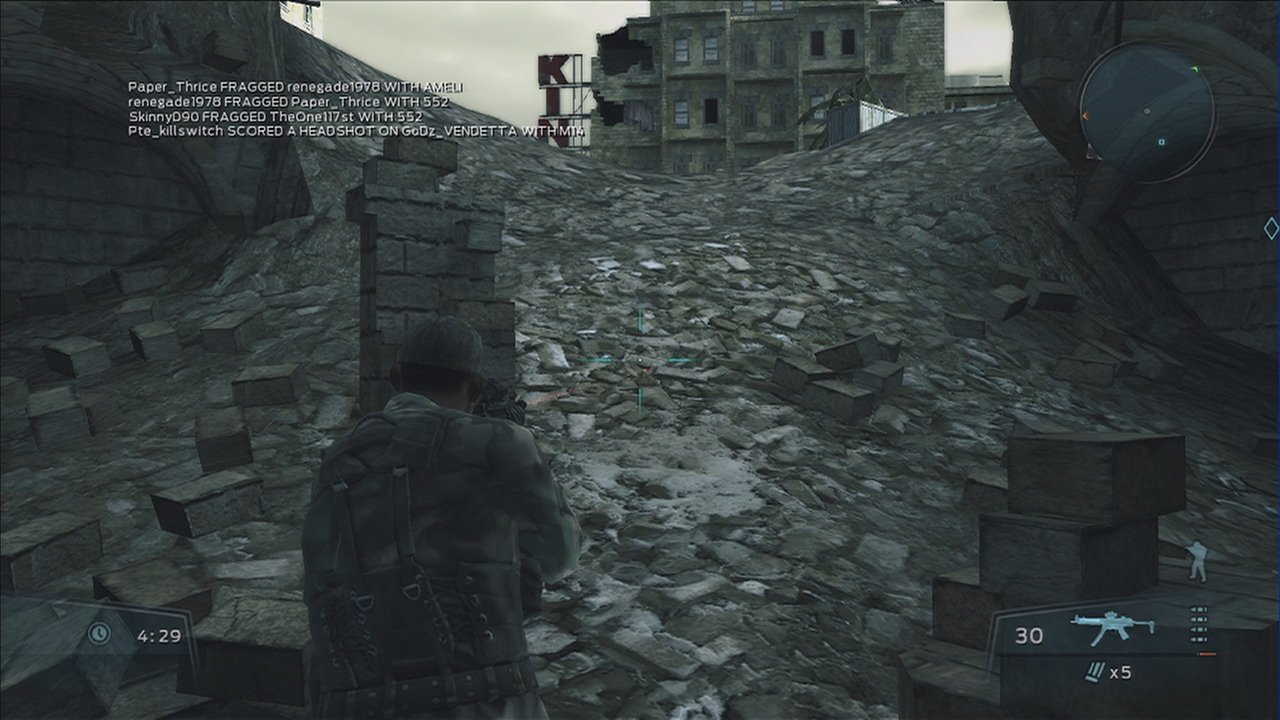Click the blue objective square on the radar
This screenshot has height=720, width=1280.
pyautogui.click(x=1160, y=141)
